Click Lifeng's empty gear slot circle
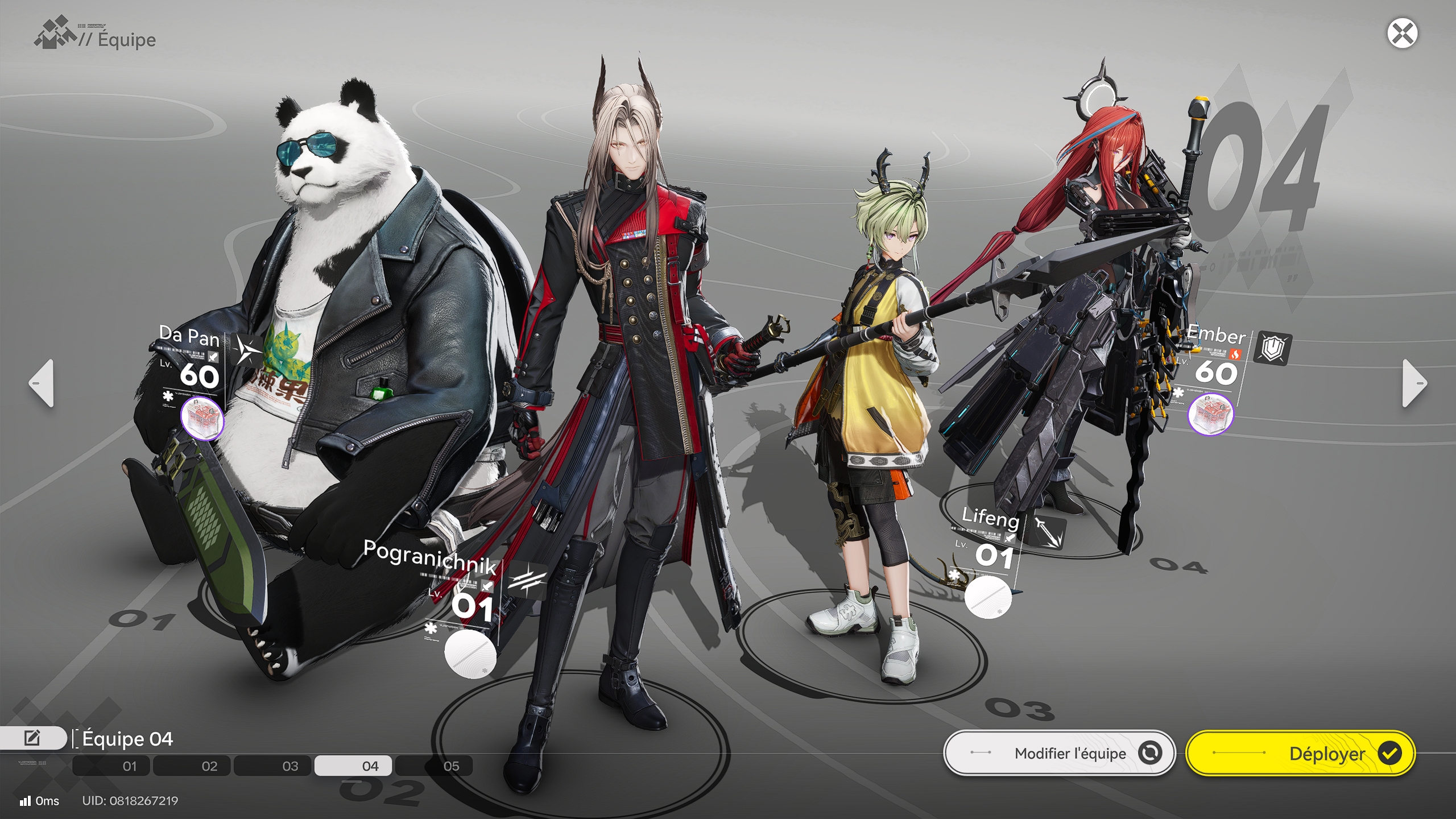 point(988,598)
